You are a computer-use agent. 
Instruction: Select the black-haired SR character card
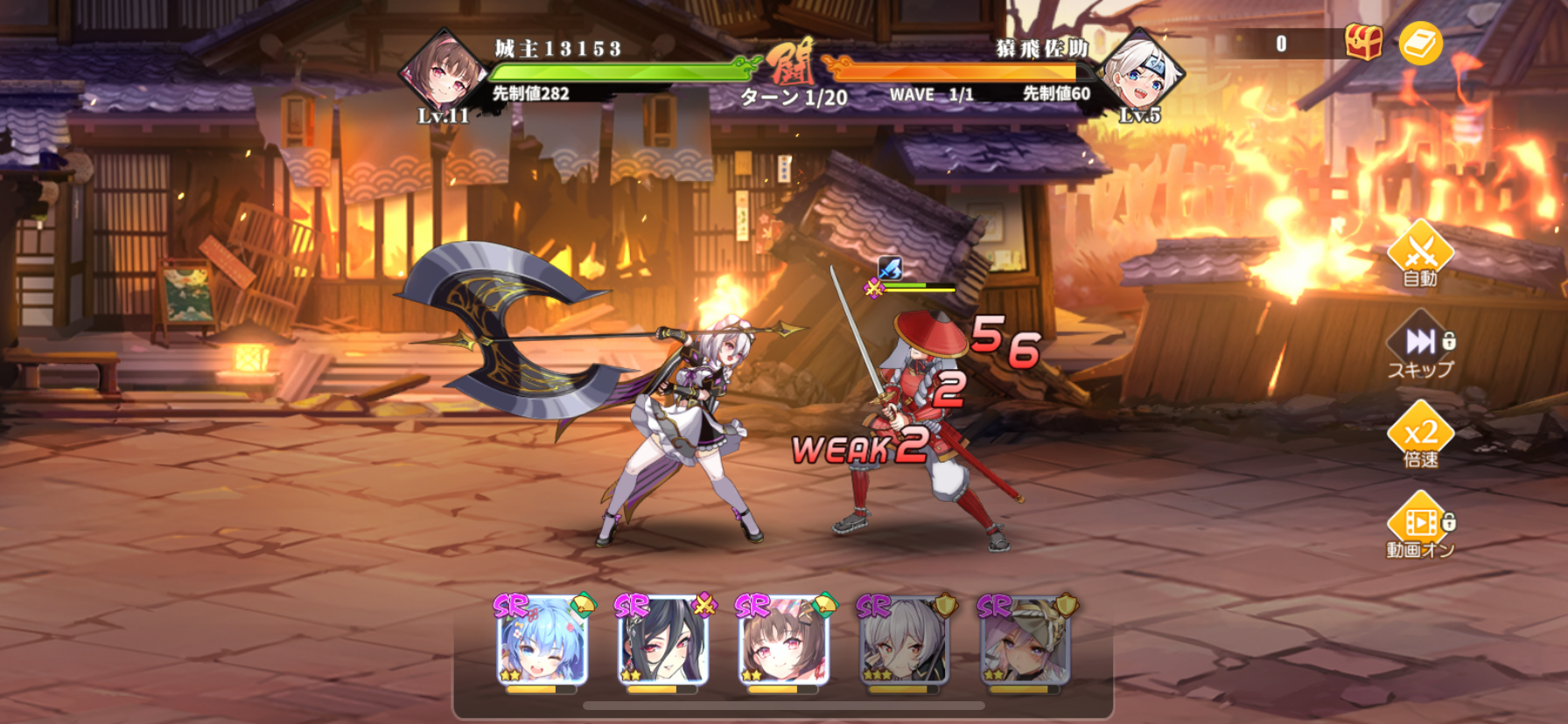coord(662,642)
